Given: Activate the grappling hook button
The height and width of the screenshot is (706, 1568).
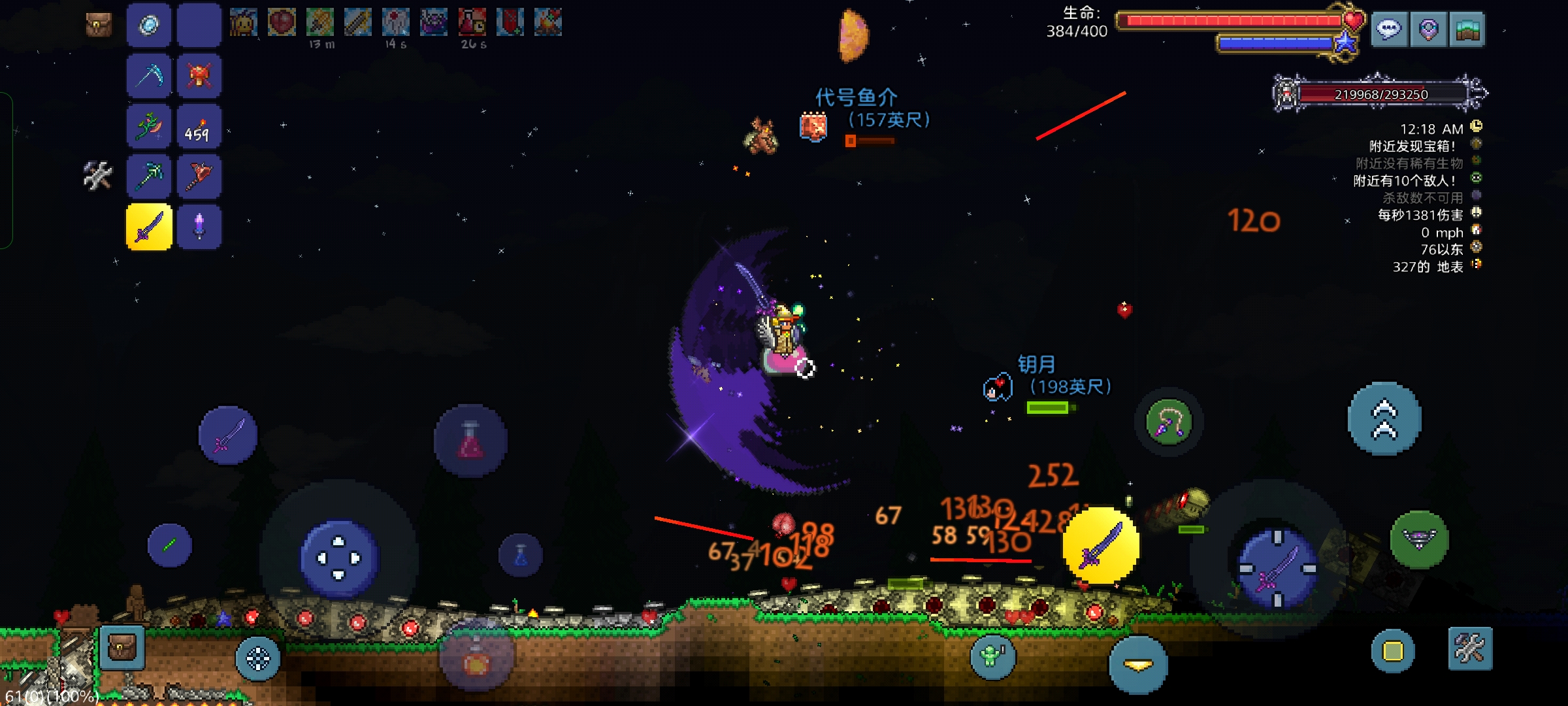Looking at the screenshot, I should (1169, 422).
